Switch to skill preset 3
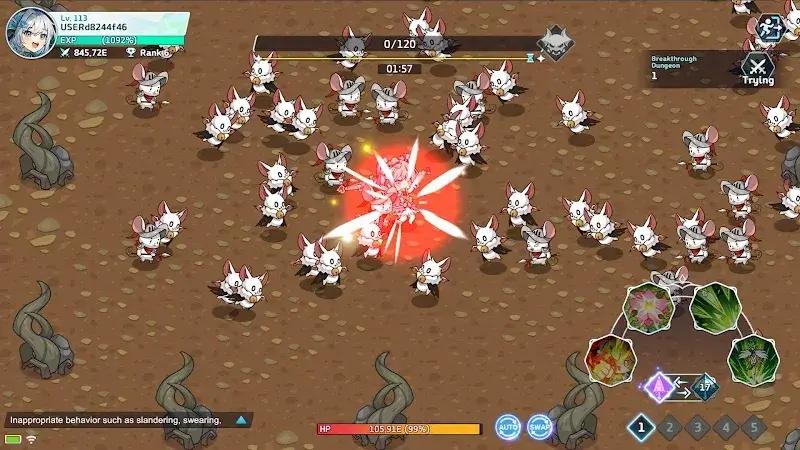800x450 pixels. [x=696, y=427]
